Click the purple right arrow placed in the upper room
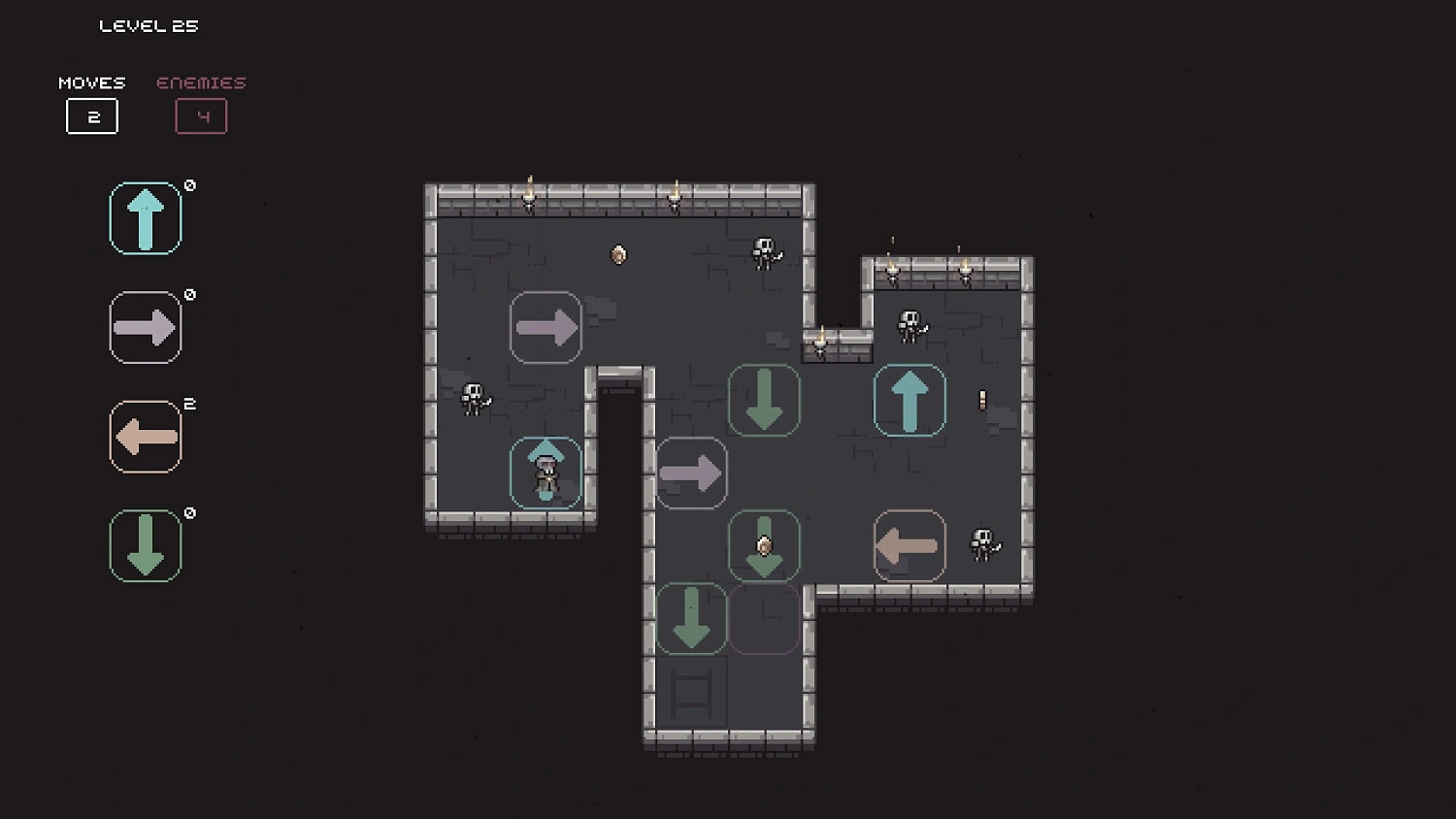Screen dimensions: 1456x819 click(546, 327)
